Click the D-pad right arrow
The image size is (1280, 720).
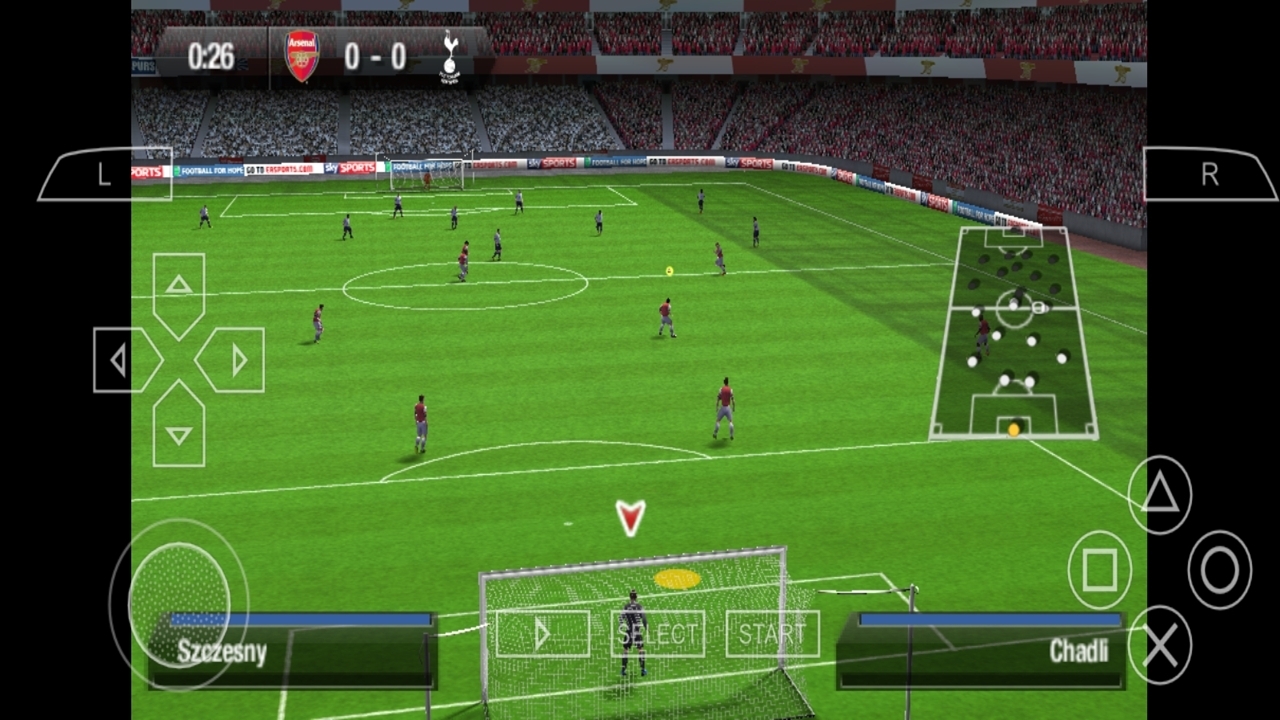[x=235, y=360]
